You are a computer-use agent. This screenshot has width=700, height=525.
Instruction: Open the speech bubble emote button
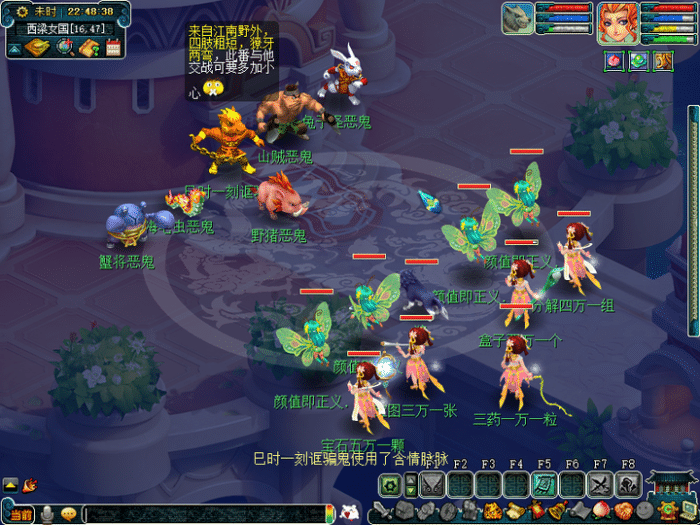point(68,514)
